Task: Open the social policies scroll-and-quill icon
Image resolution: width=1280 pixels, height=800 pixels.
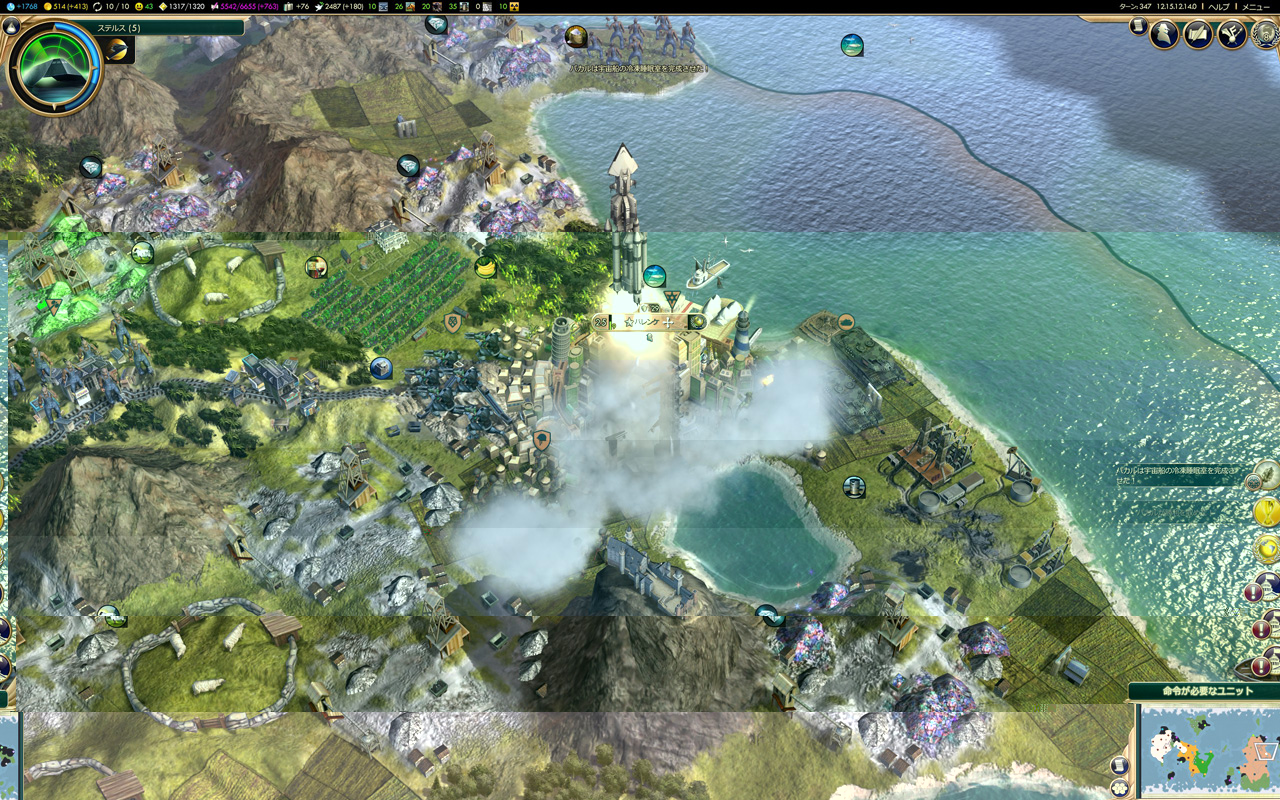Action: (1198, 35)
